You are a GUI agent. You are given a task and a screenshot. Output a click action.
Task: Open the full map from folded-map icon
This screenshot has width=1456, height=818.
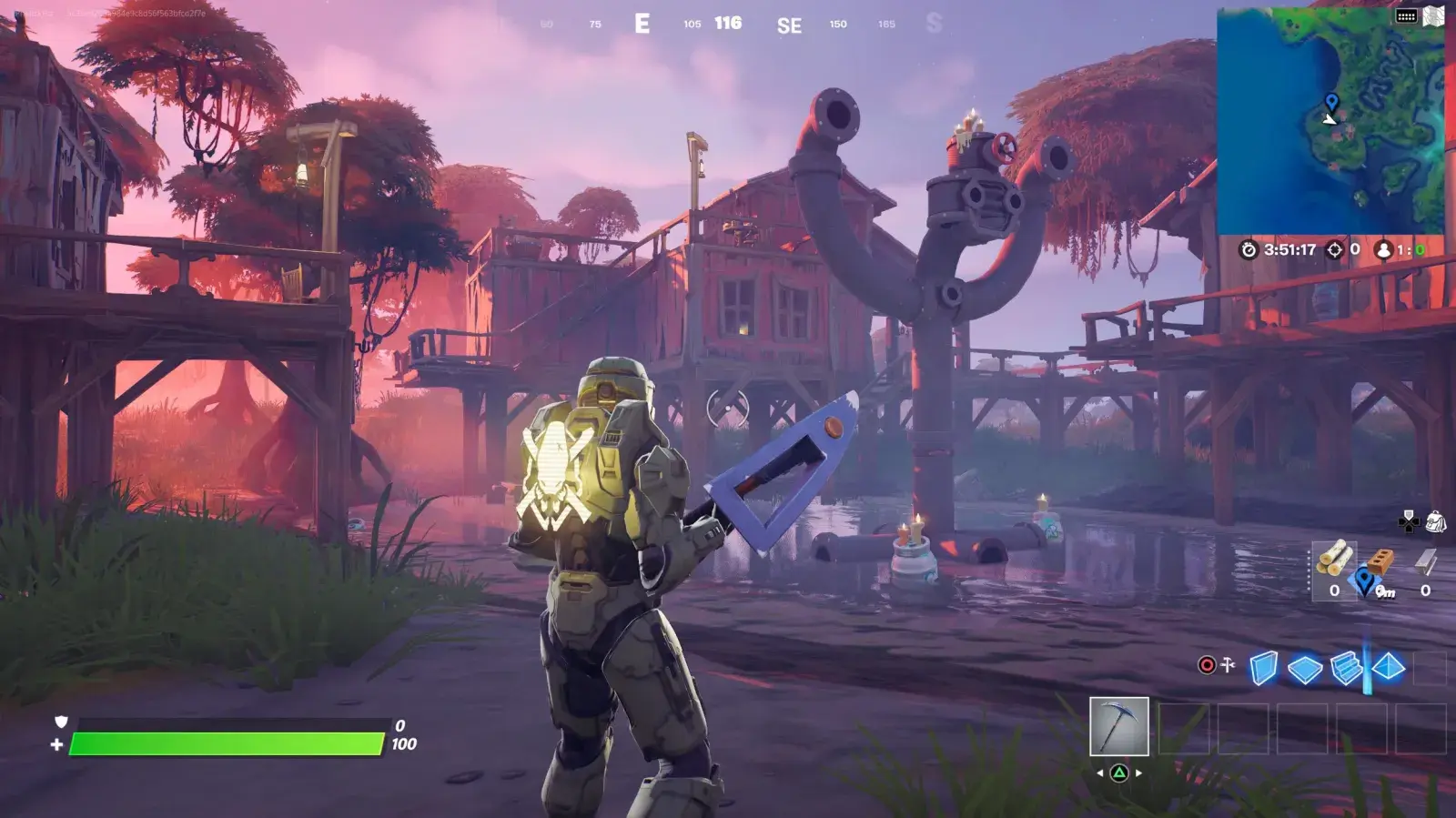(1434, 16)
